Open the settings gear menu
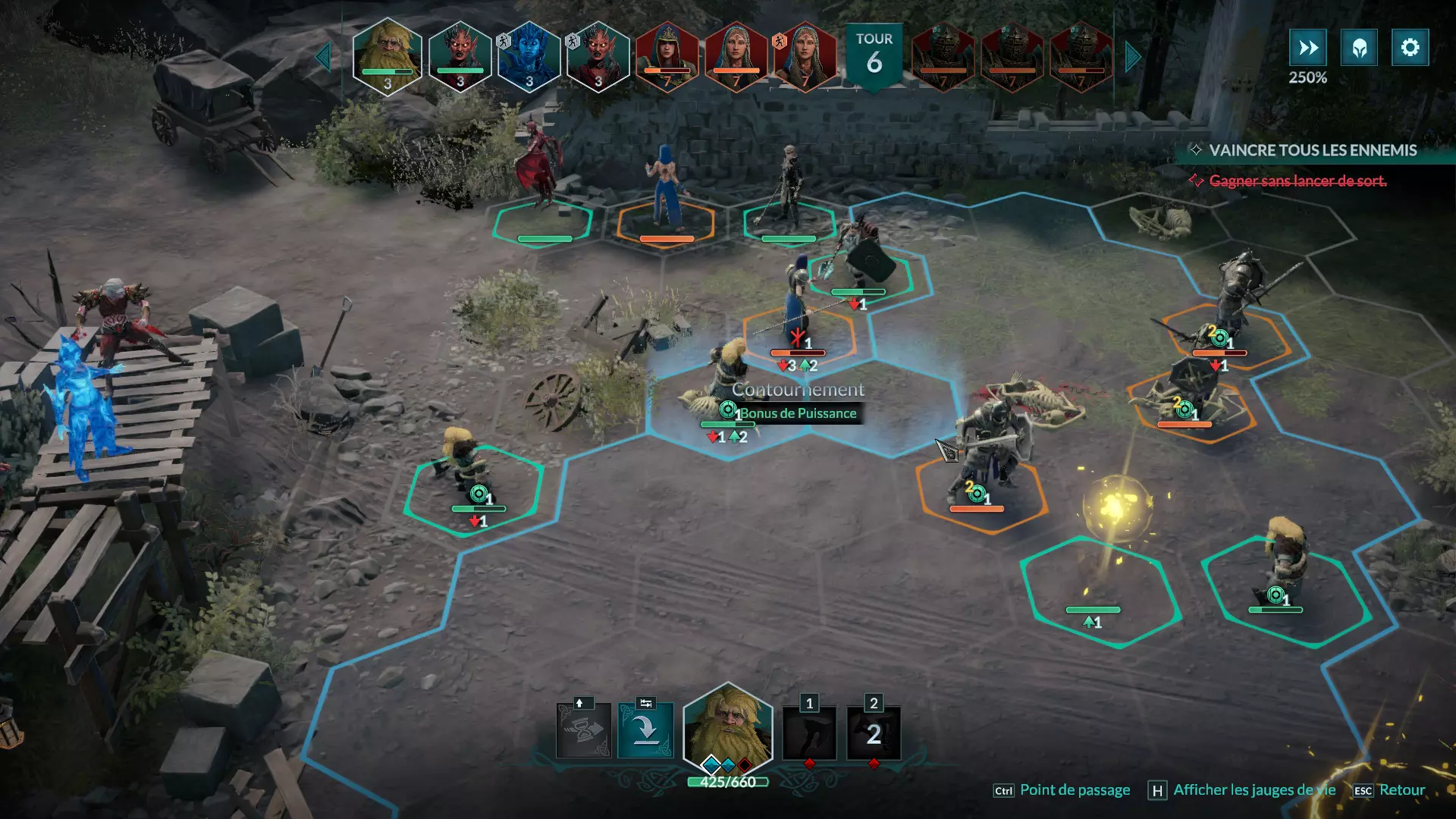The height and width of the screenshot is (819, 1456). (x=1410, y=48)
